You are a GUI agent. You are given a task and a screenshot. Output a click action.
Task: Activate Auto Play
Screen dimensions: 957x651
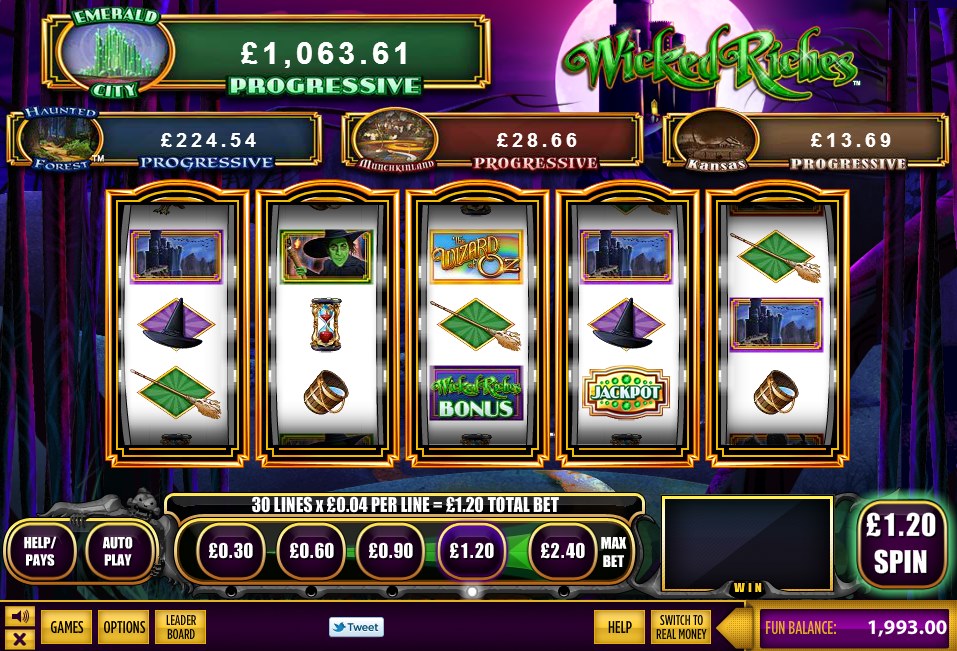[x=117, y=551]
